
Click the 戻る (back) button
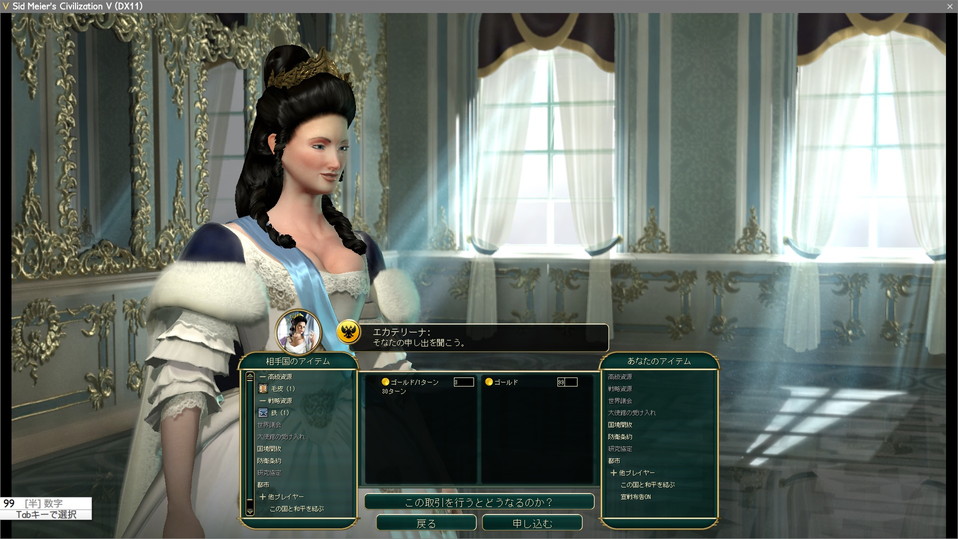[425, 522]
